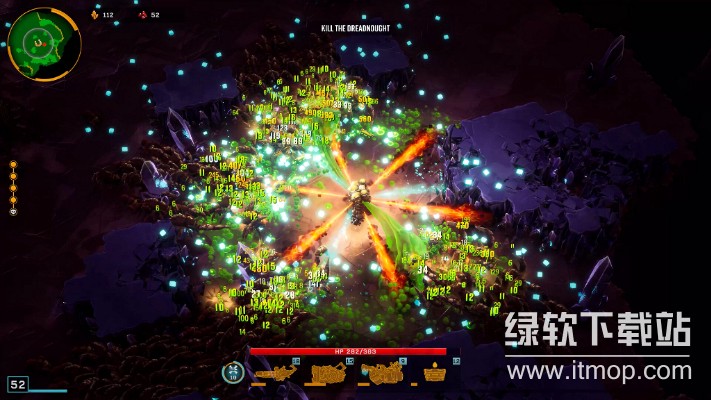The image size is (711, 400).
Task: Click the round crossed-pickaxes class icon
Action: 232,373
